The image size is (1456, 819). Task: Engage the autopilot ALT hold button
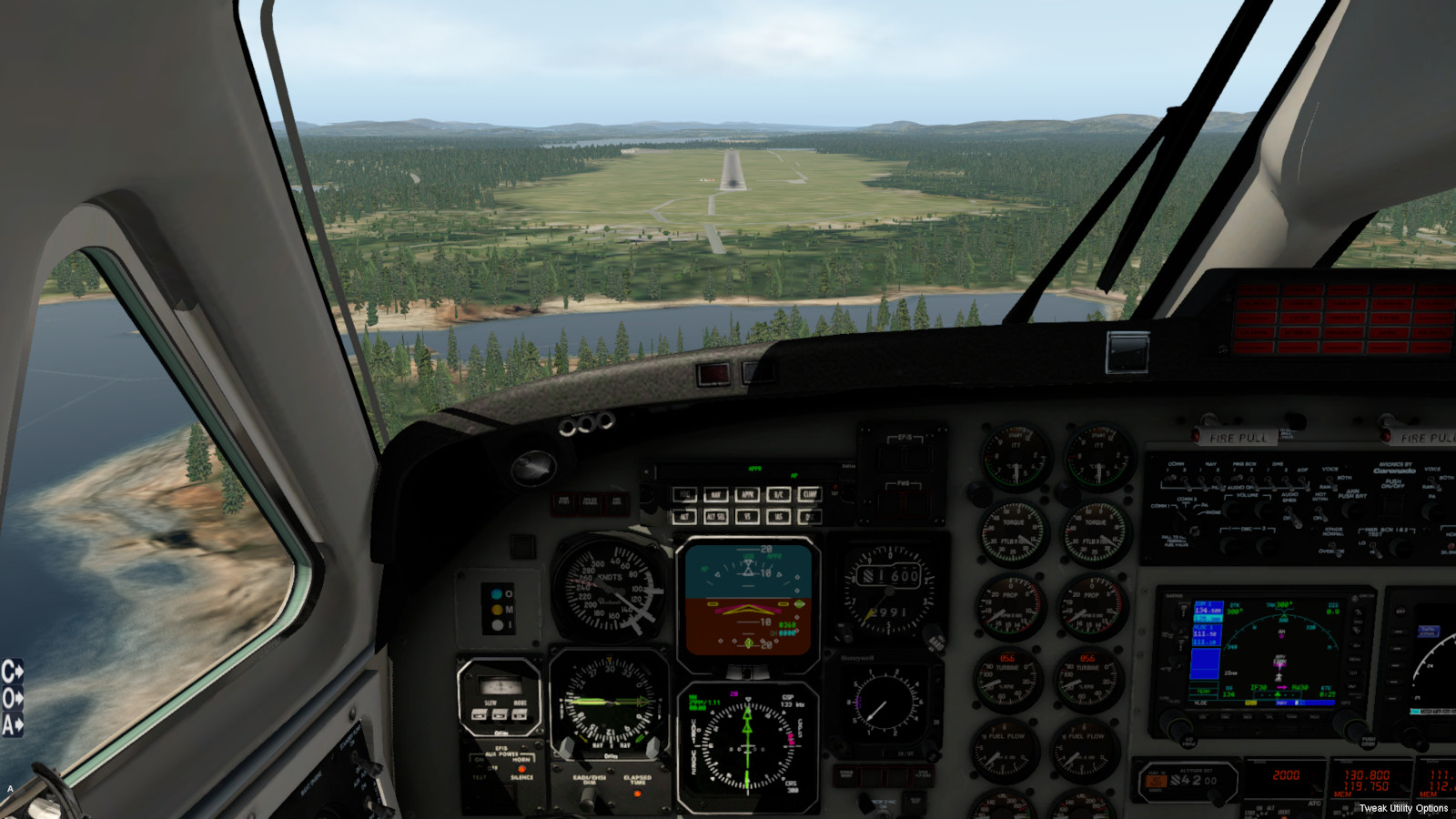[x=685, y=517]
